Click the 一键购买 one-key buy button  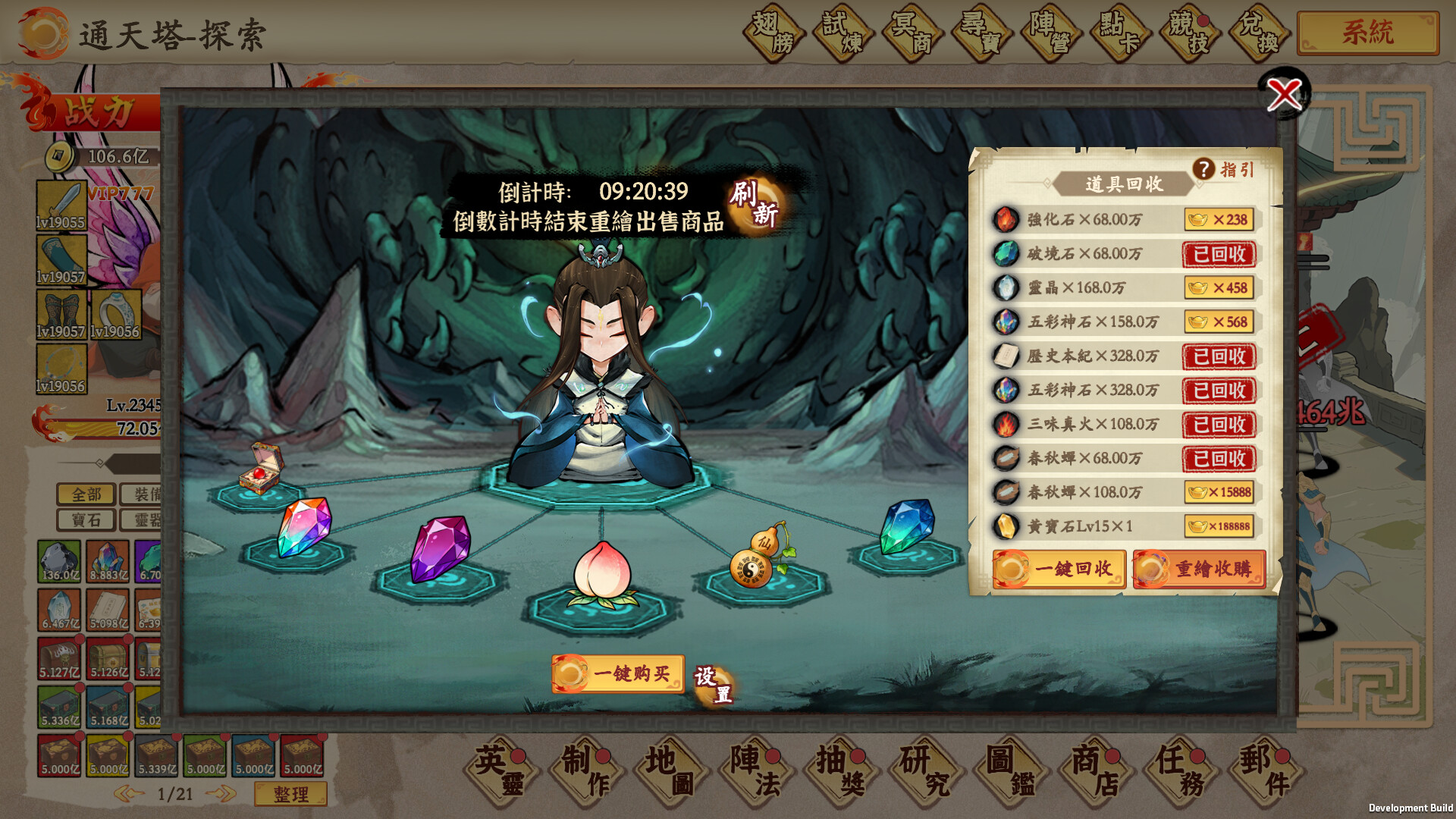coord(618,674)
